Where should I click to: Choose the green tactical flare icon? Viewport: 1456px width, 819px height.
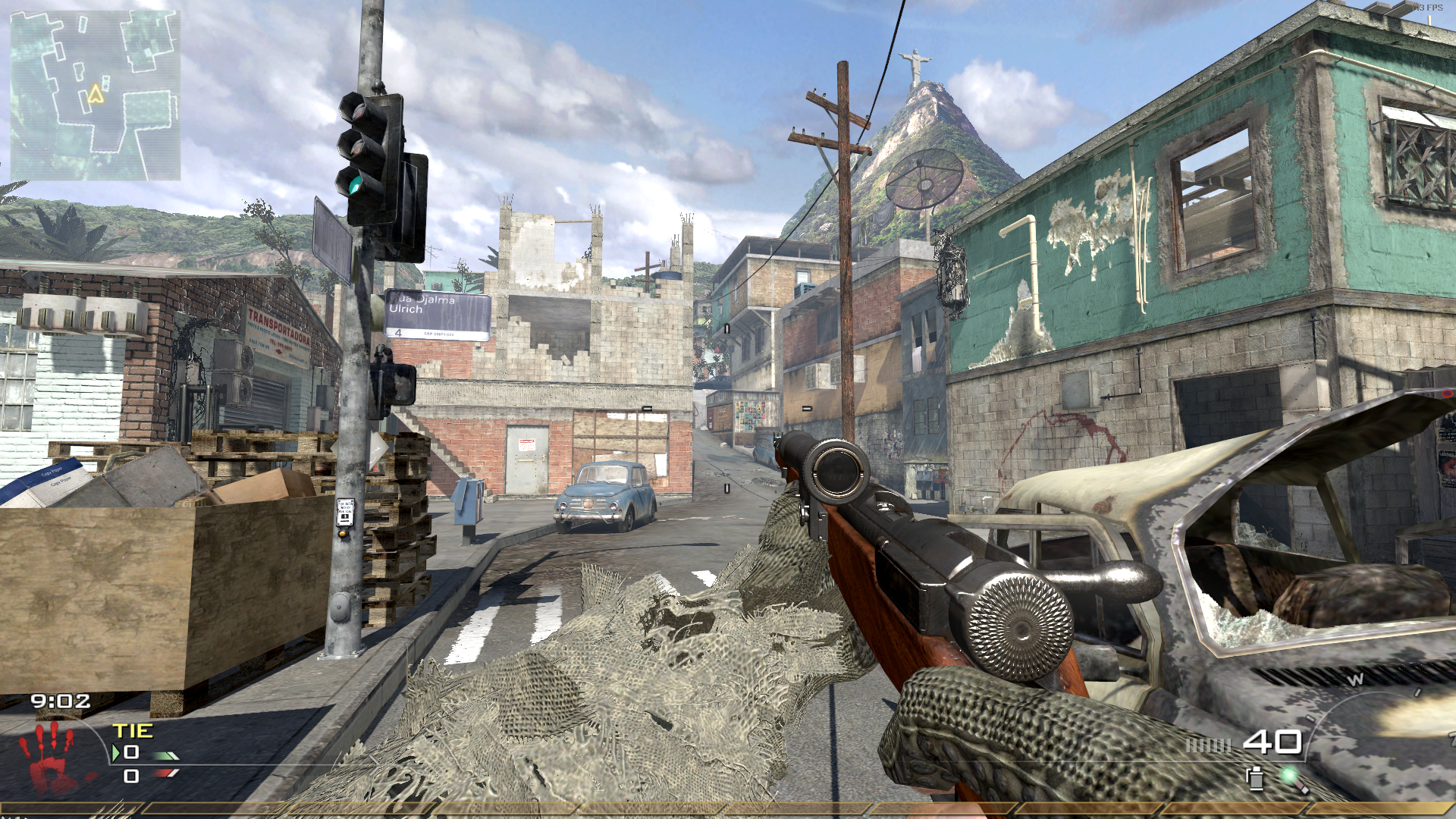coord(1291,777)
